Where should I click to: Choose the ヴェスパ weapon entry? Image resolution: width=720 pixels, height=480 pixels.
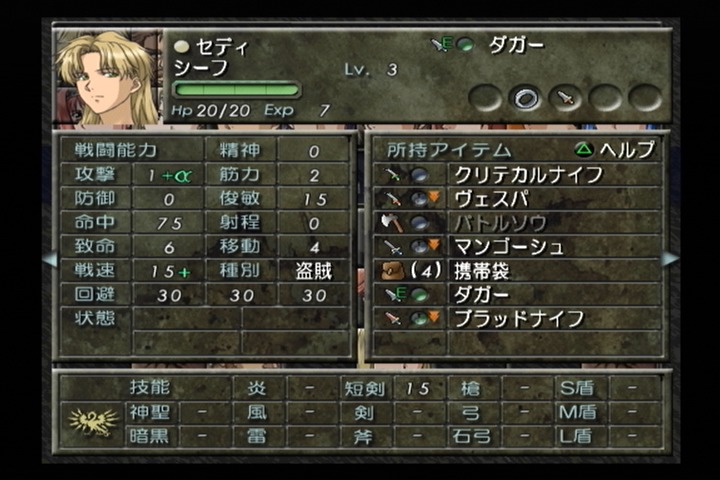[515, 198]
